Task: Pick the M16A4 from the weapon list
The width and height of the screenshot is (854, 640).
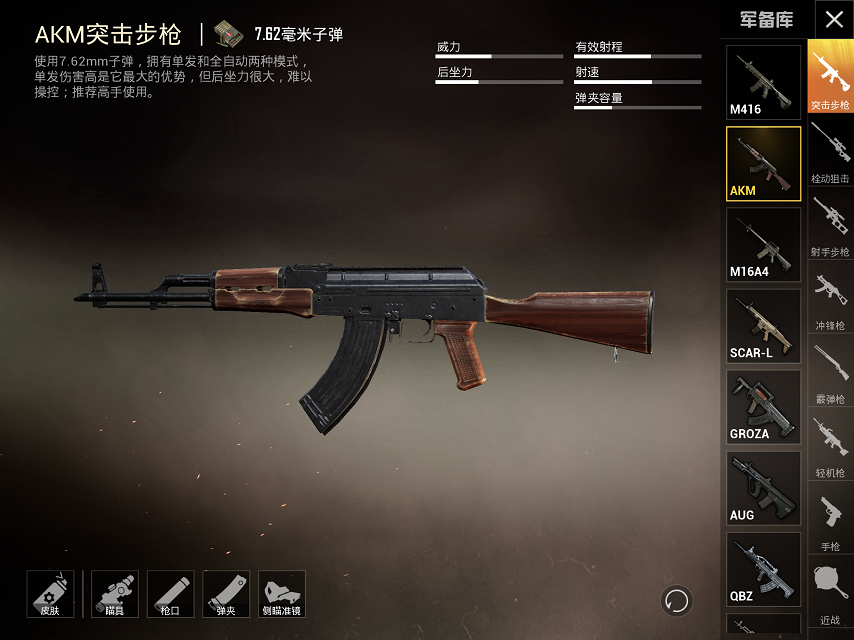Action: click(x=763, y=246)
